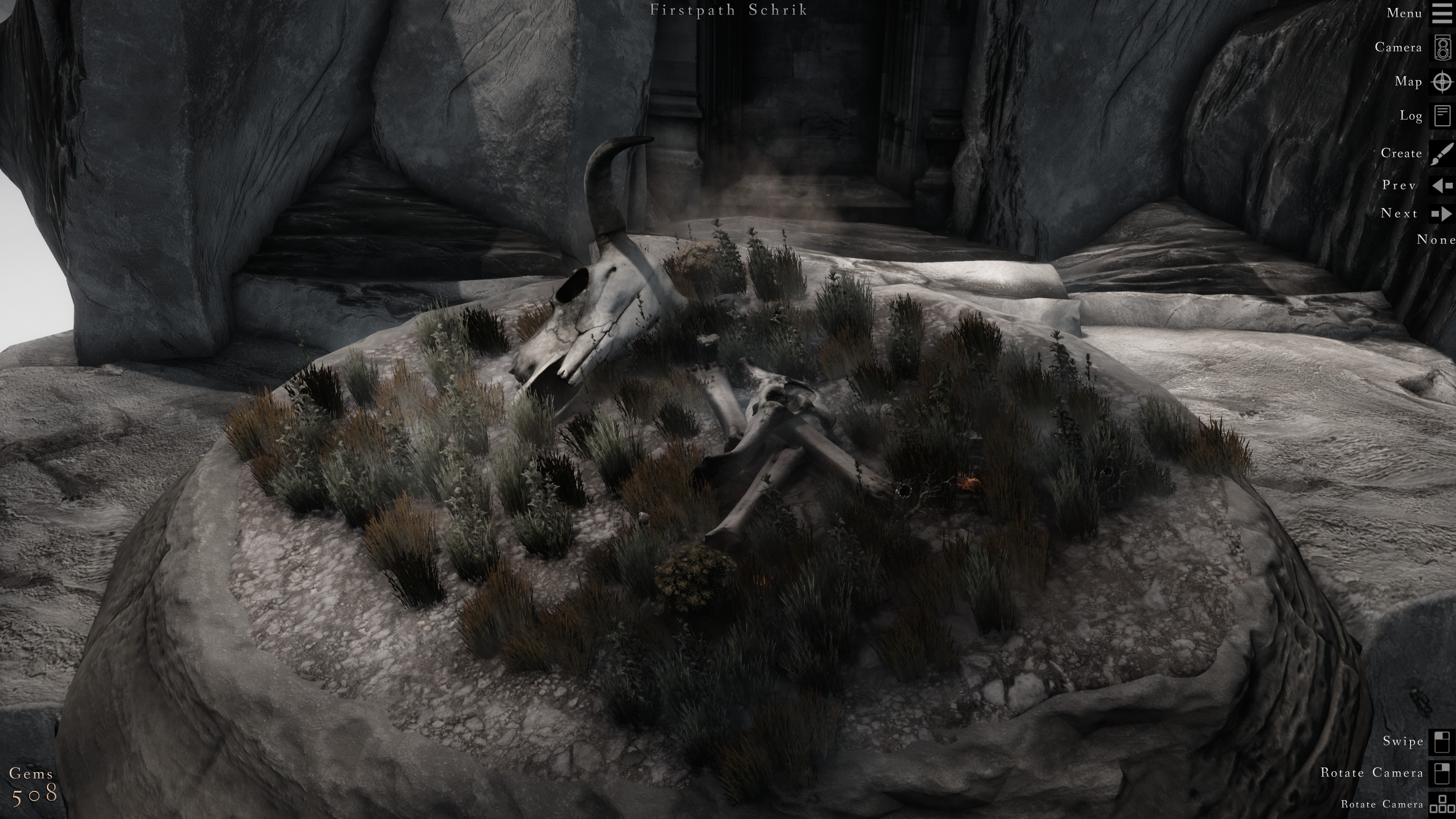Go to the Prev scene arrow
Screen dimensions: 1456x819
(1442, 185)
